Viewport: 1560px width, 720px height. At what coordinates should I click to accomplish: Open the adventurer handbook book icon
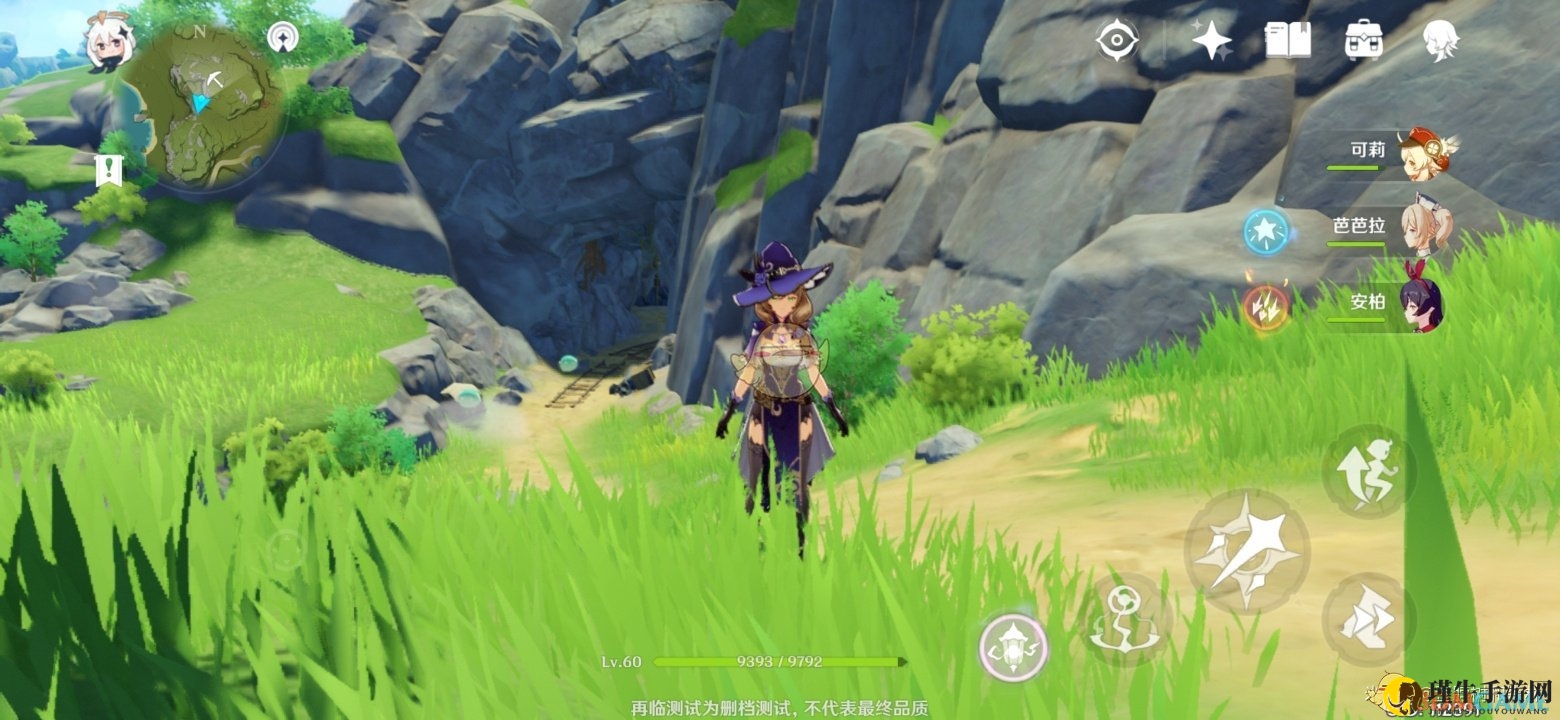1287,40
